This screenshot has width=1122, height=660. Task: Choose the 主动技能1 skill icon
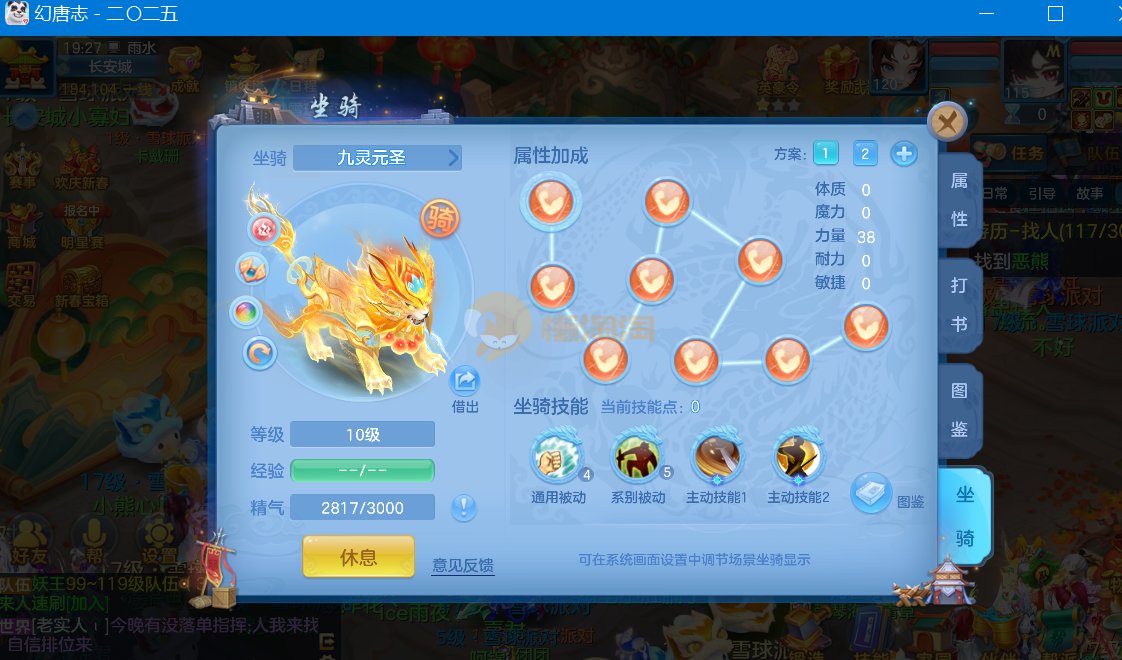(717, 459)
